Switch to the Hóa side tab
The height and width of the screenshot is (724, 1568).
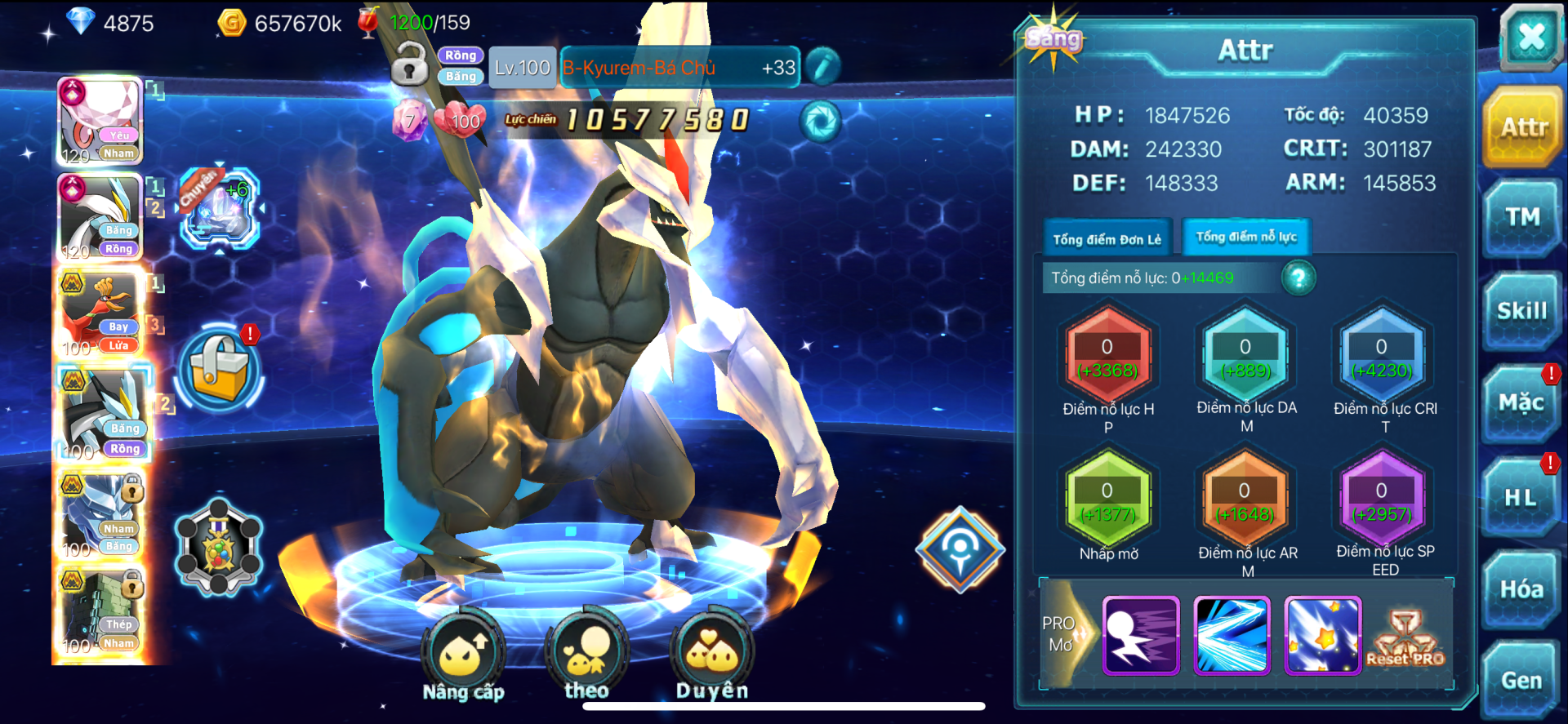point(1521,589)
